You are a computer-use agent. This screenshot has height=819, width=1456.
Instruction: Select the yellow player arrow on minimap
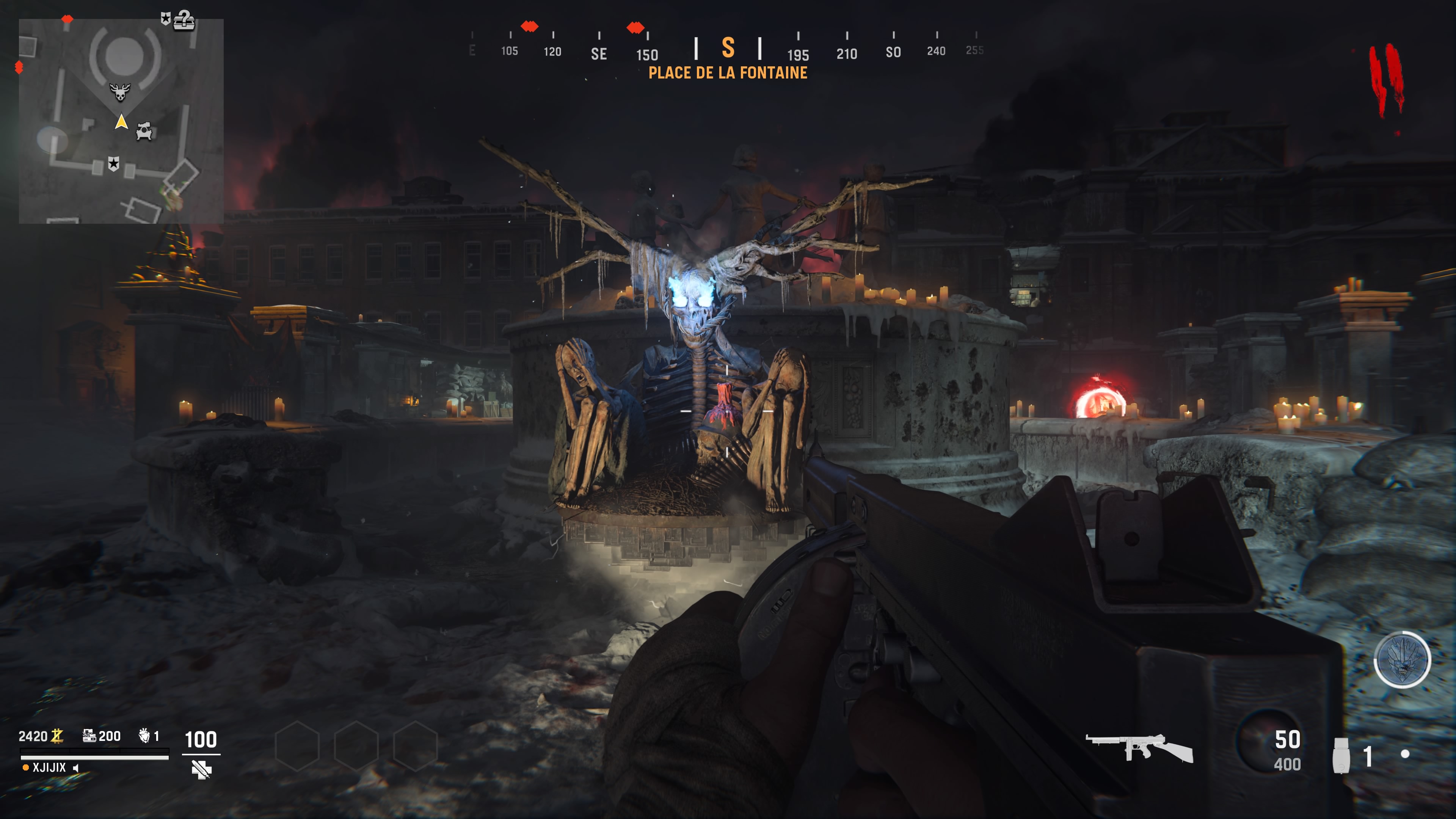121,121
